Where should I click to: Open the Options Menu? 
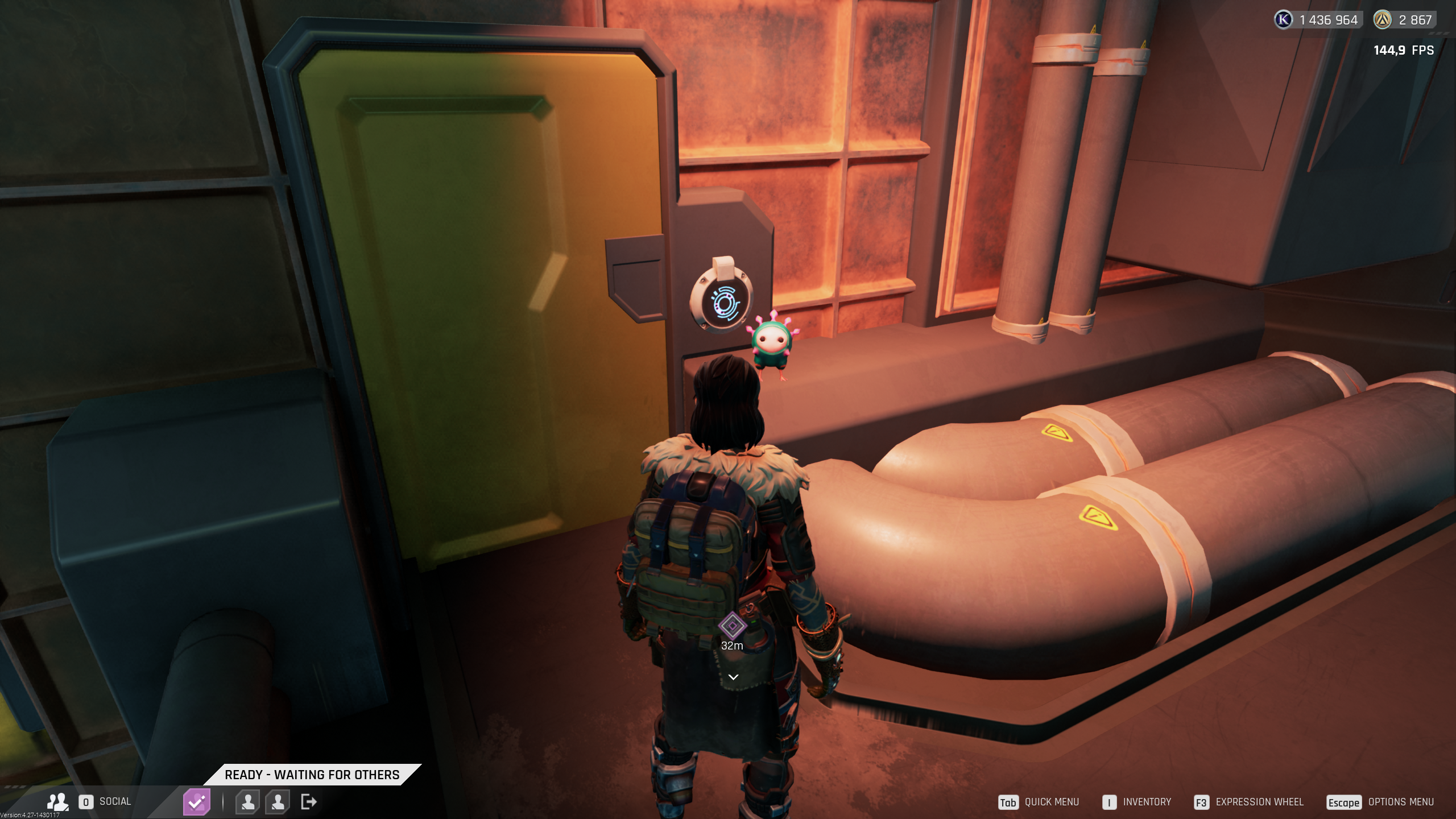[x=1400, y=802]
